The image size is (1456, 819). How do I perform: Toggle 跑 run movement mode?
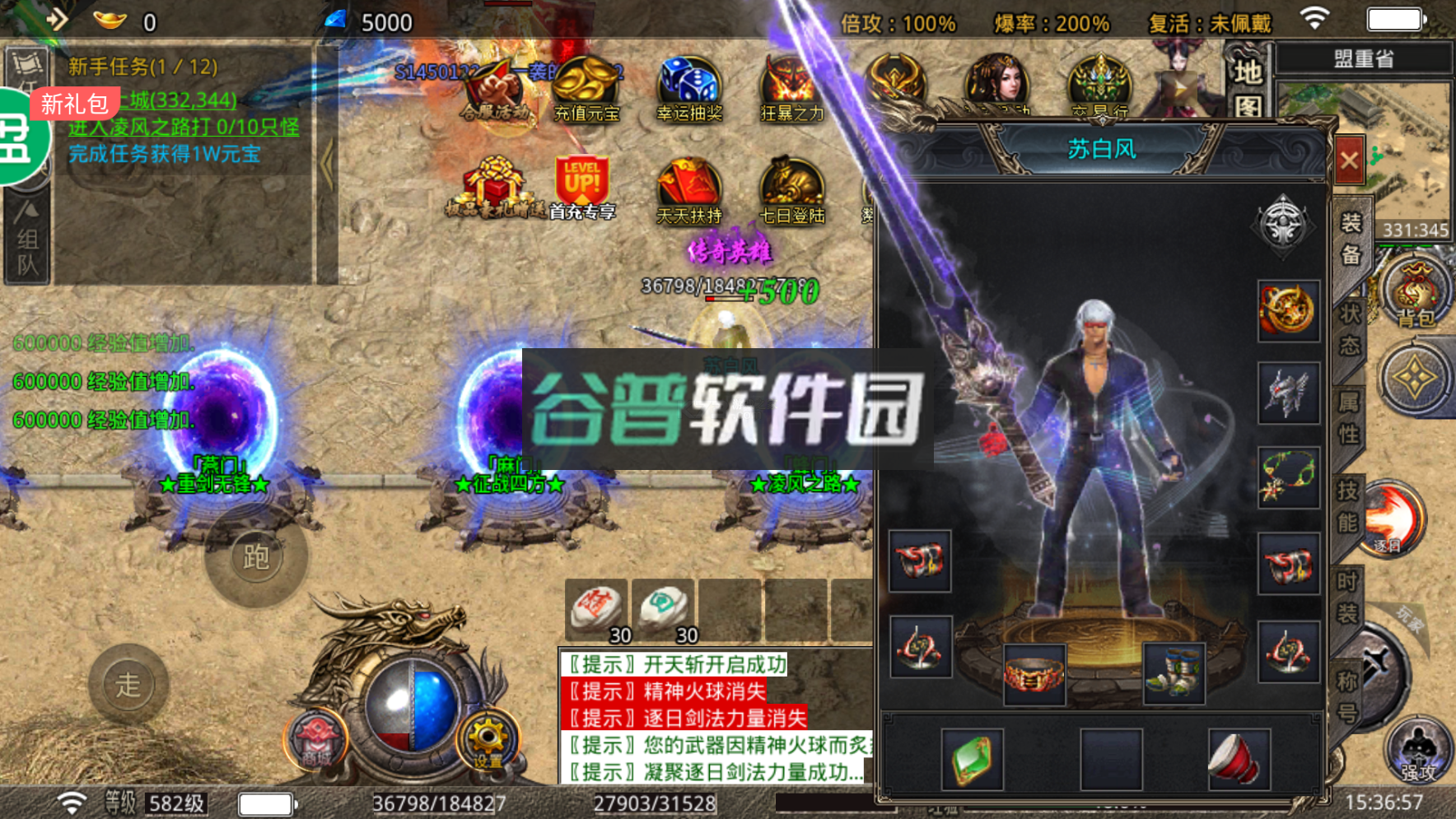point(256,557)
